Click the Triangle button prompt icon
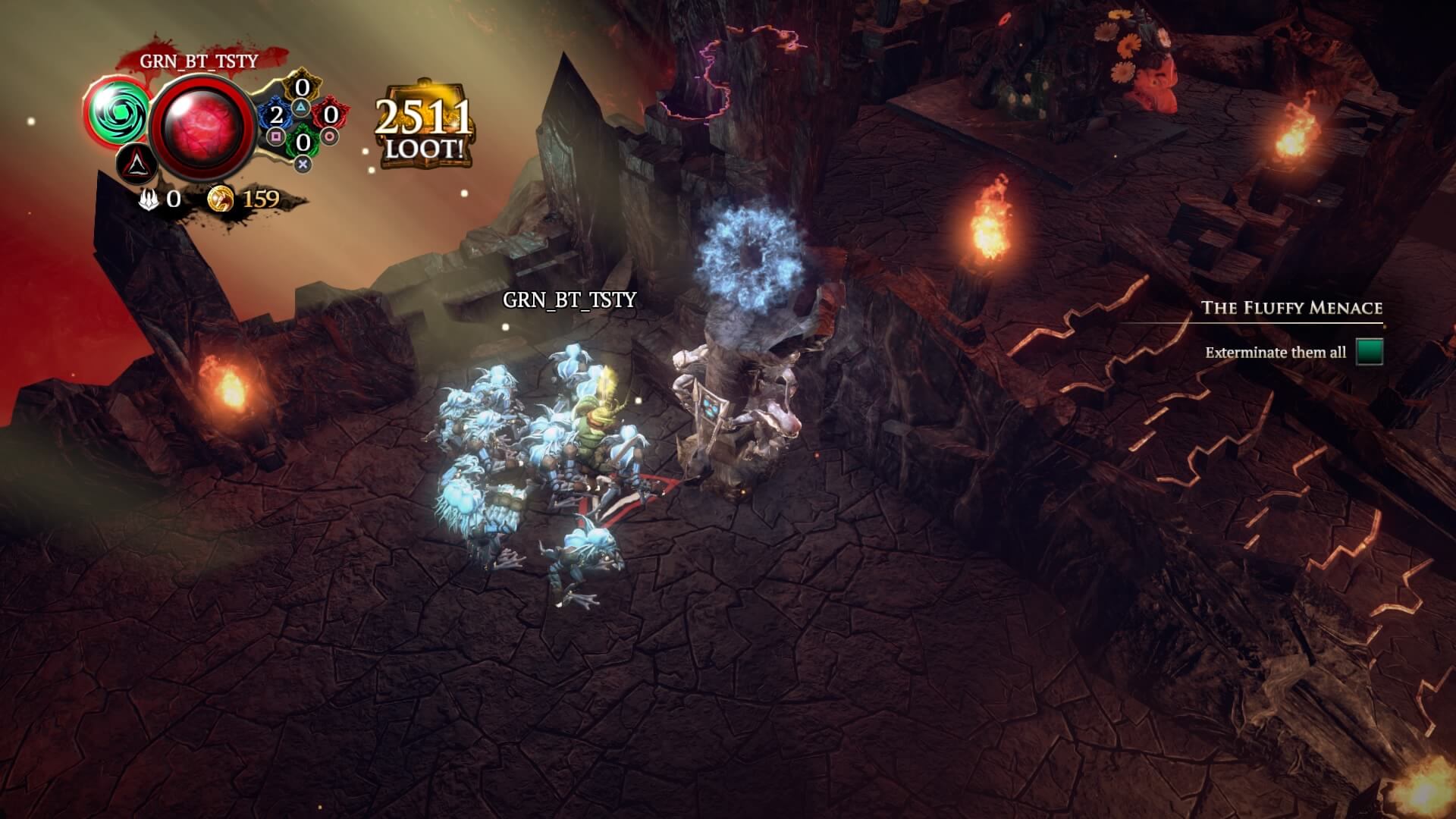The image size is (1456, 819). point(303,108)
